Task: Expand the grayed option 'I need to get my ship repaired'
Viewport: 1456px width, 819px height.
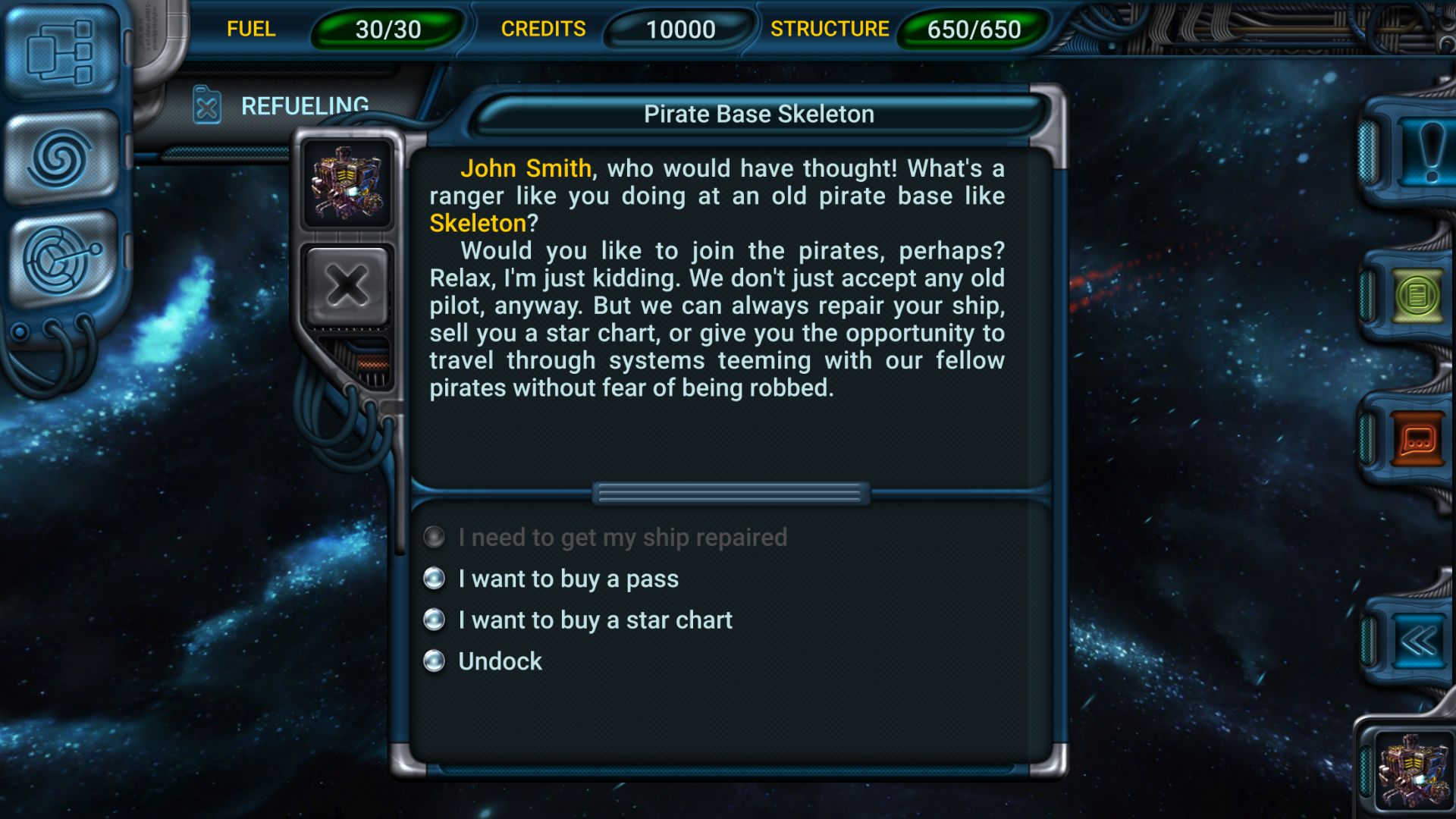Action: click(622, 538)
